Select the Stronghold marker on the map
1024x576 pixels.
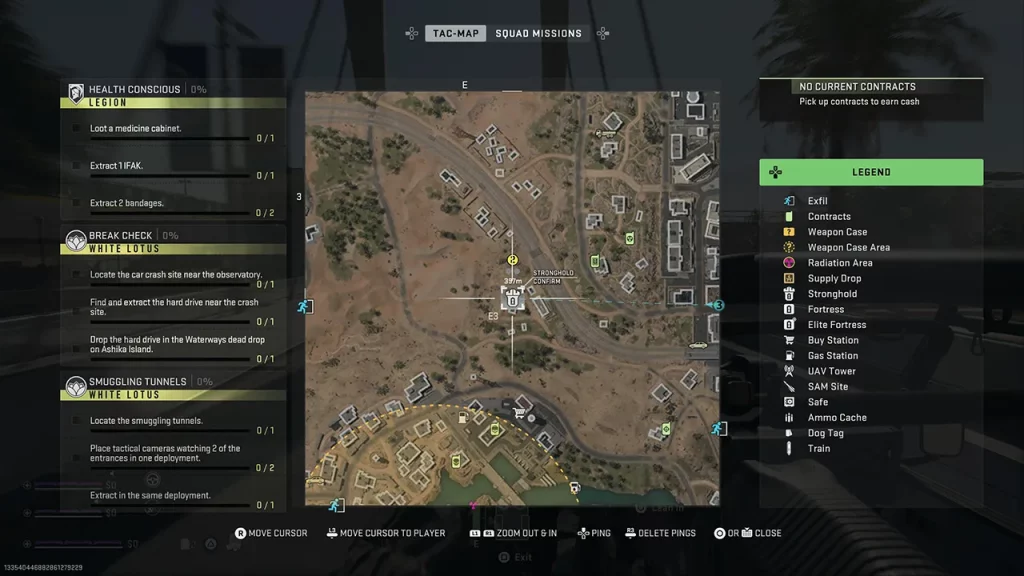pos(513,297)
